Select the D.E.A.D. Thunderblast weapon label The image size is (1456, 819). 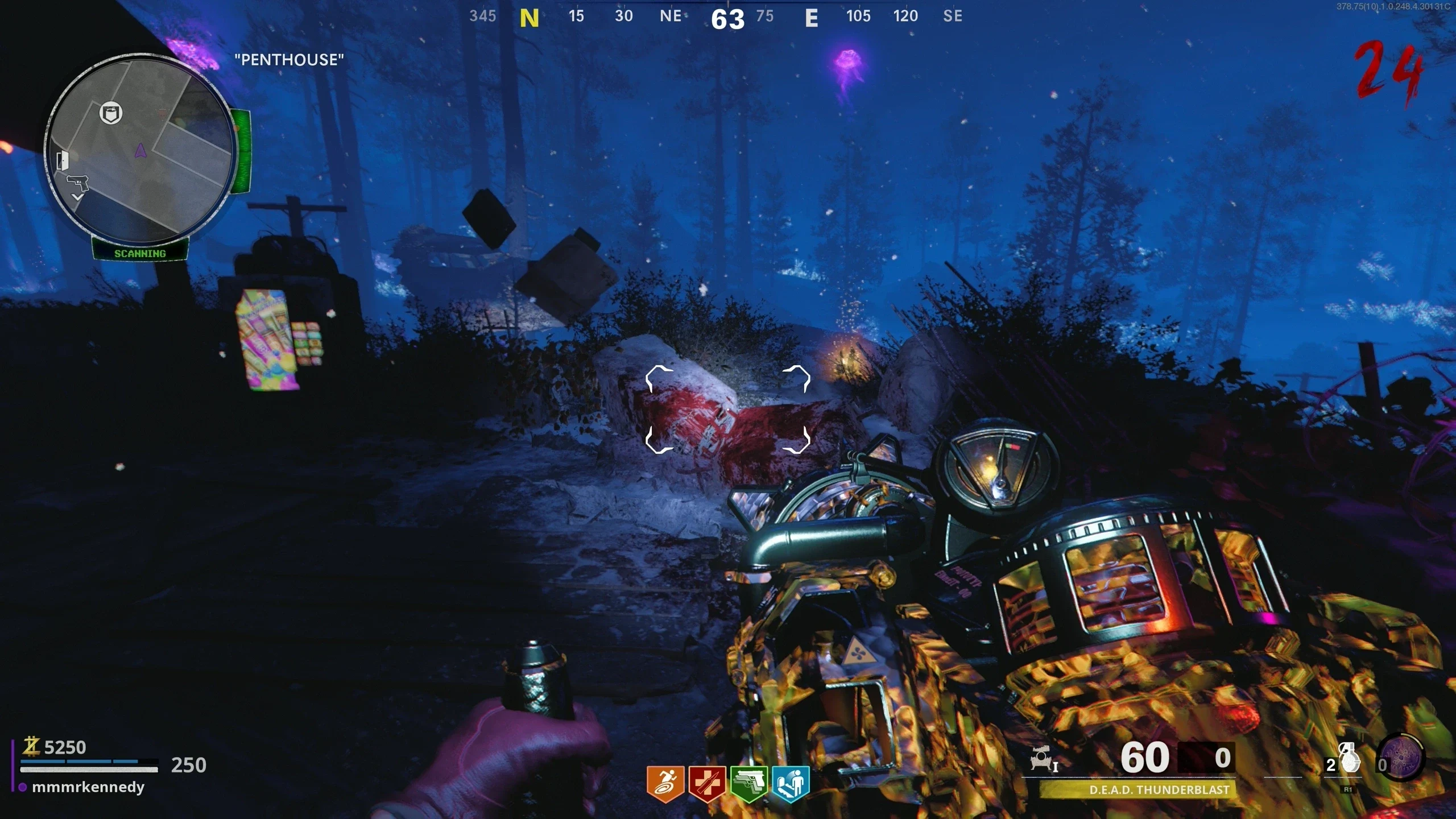[x=1159, y=789]
